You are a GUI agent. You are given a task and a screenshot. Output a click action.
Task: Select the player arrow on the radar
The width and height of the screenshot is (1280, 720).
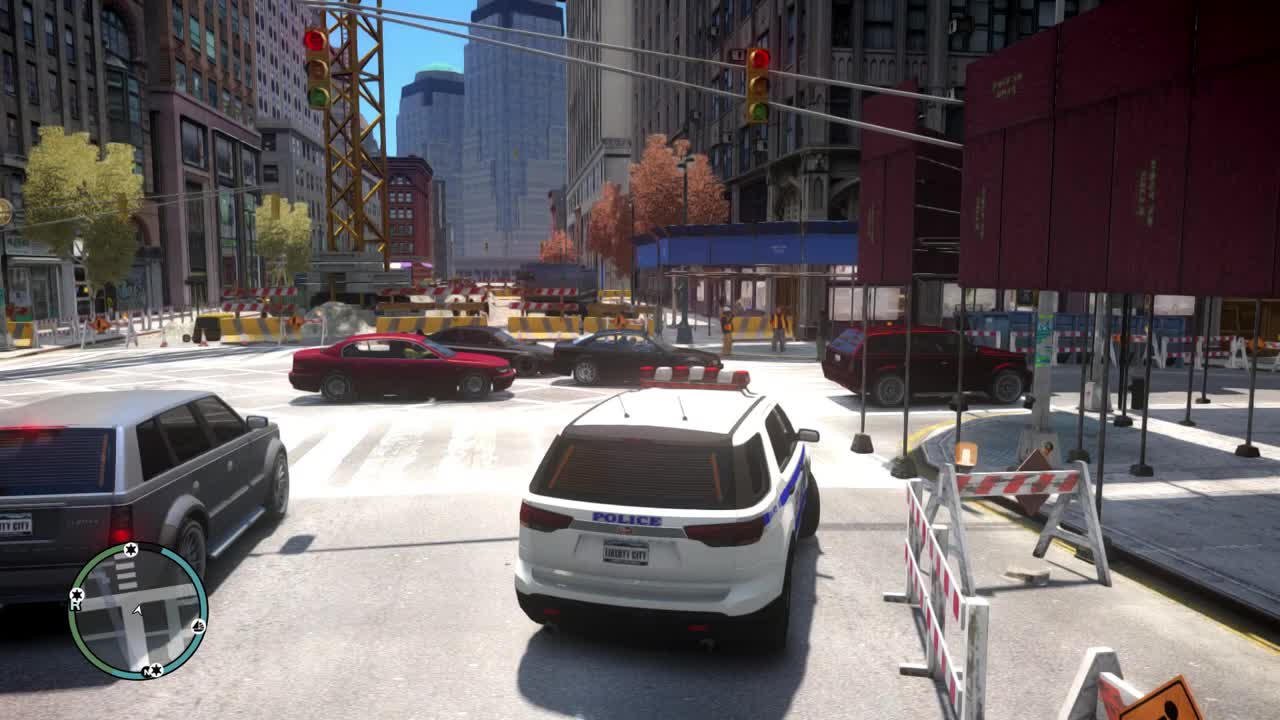click(x=136, y=609)
